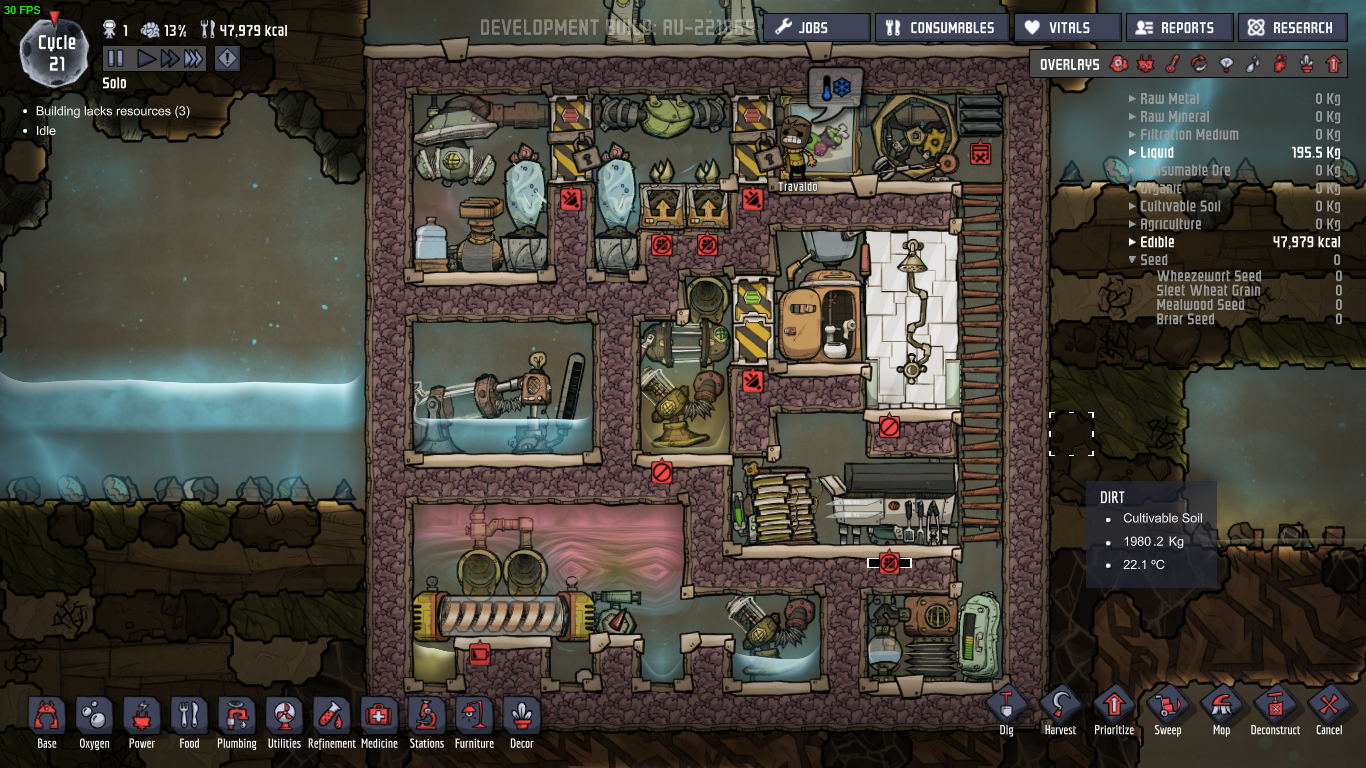1366x768 pixels.
Task: Choose the Deconstruct tool
Action: [1275, 708]
